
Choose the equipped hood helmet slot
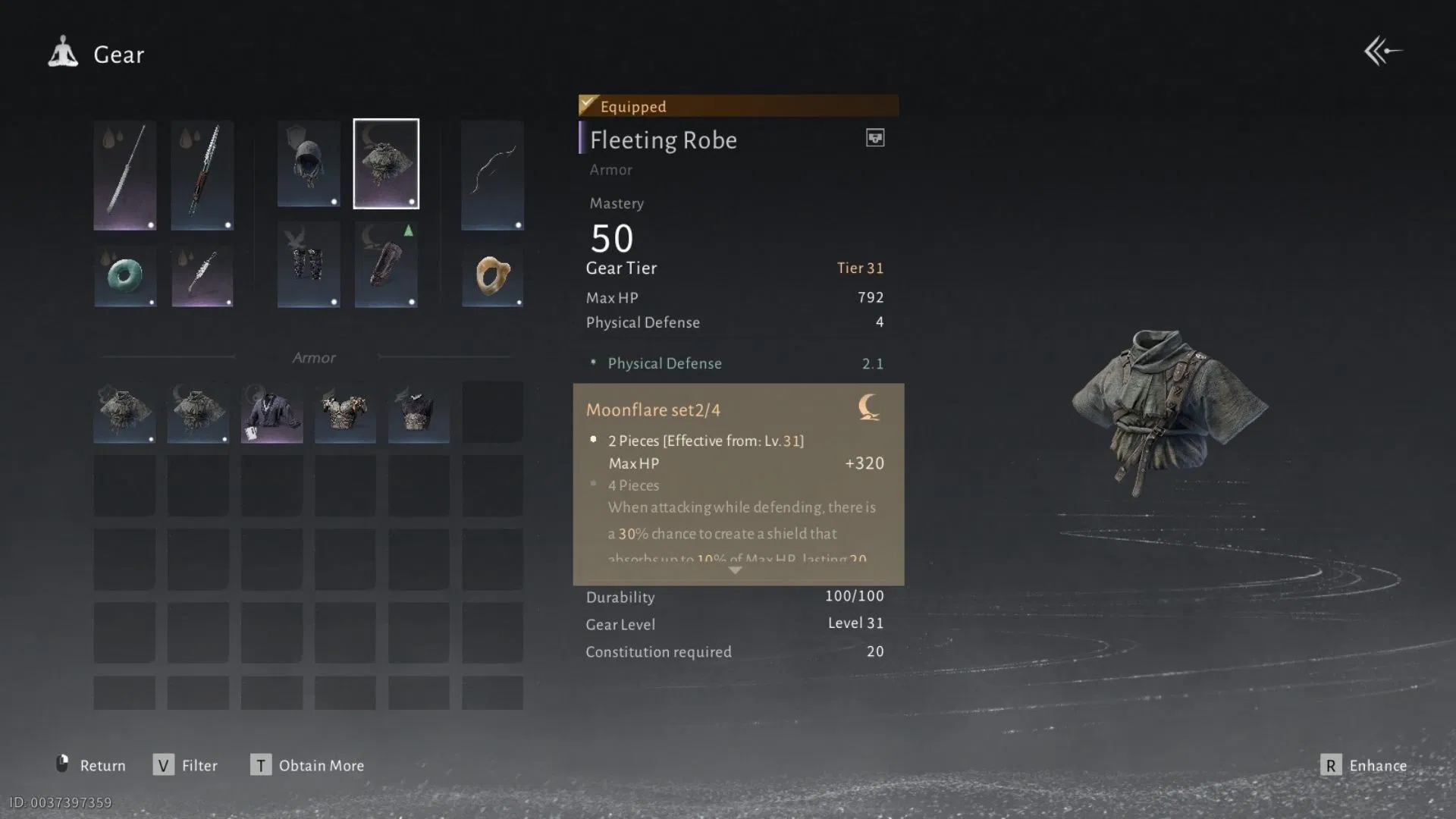coord(309,164)
